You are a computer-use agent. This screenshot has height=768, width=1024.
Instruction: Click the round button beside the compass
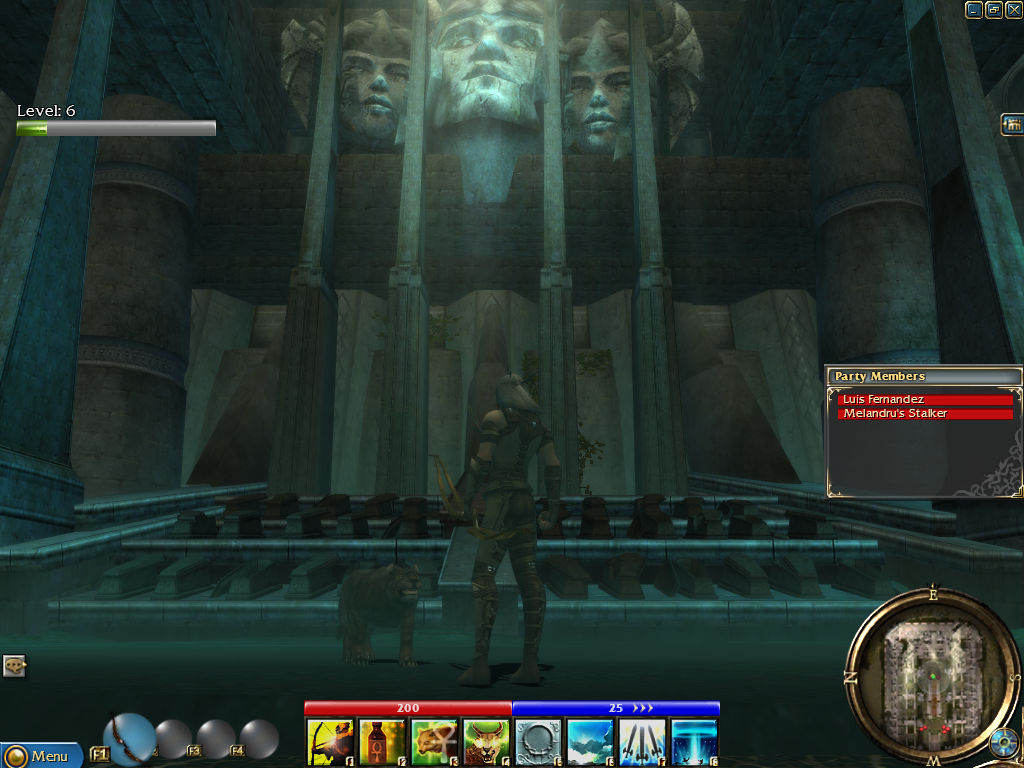[1003, 743]
